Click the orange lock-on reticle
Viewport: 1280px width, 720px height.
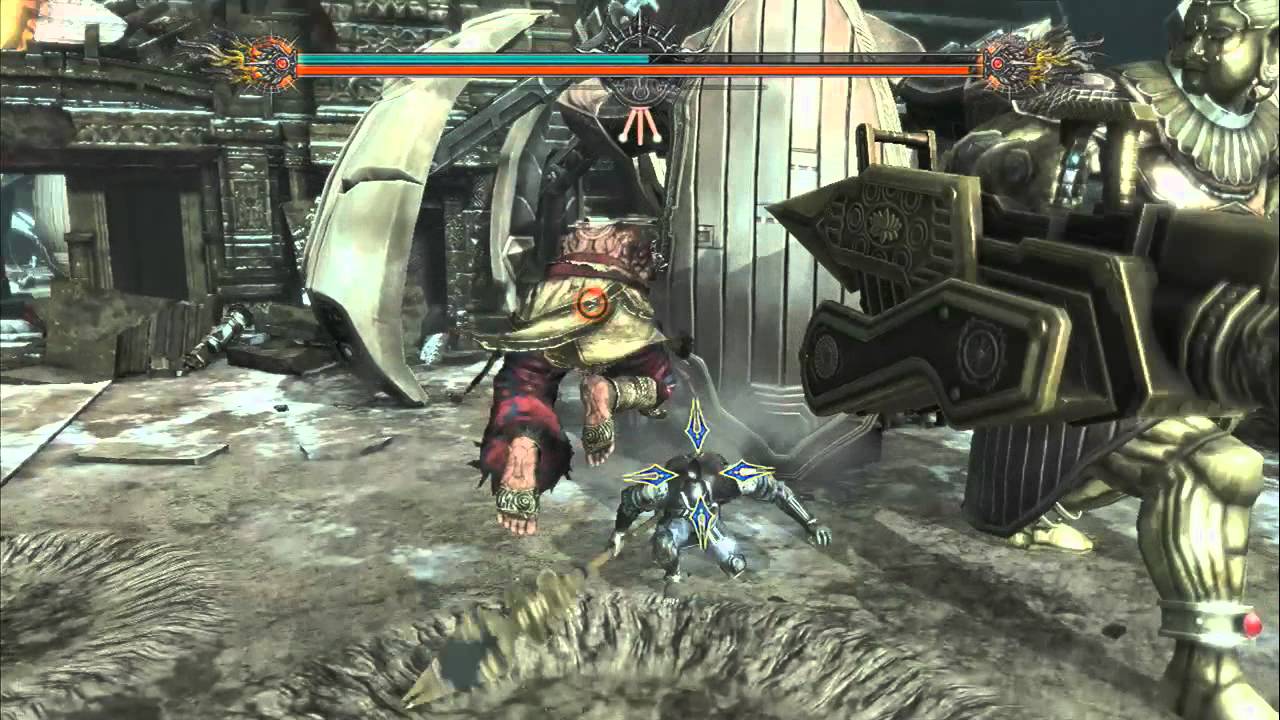pos(593,301)
